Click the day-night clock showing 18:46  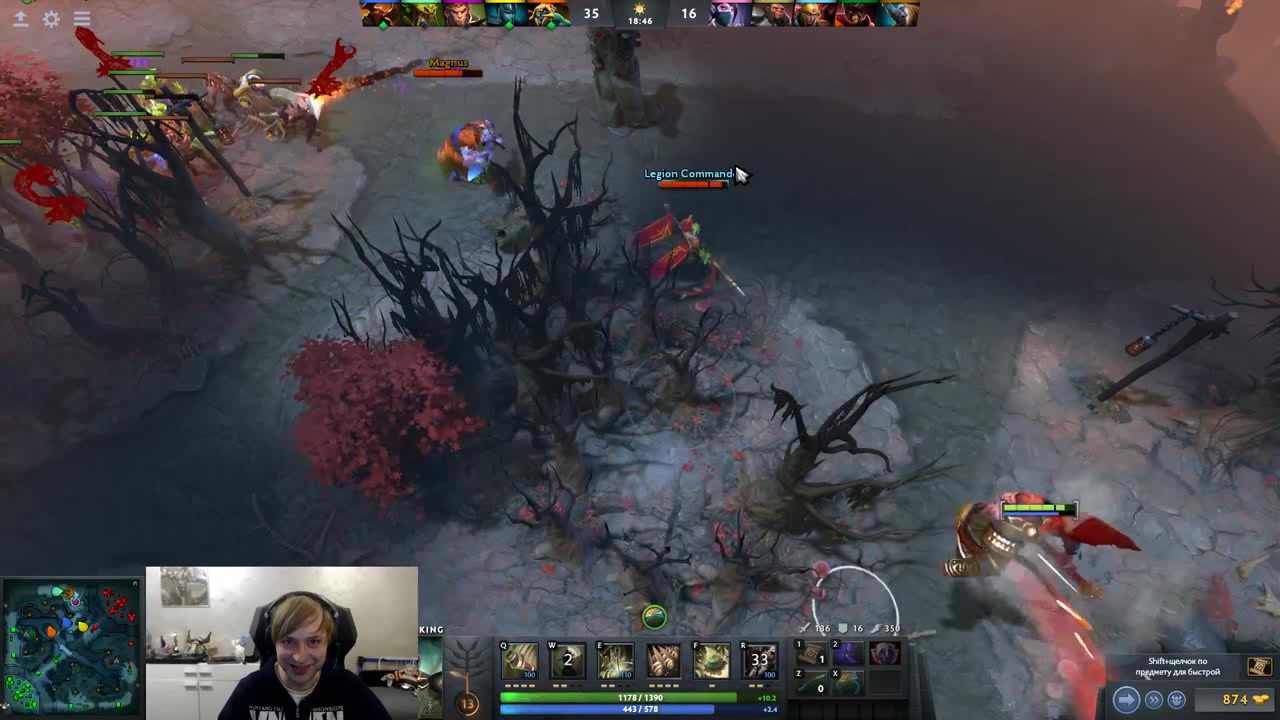tap(640, 14)
